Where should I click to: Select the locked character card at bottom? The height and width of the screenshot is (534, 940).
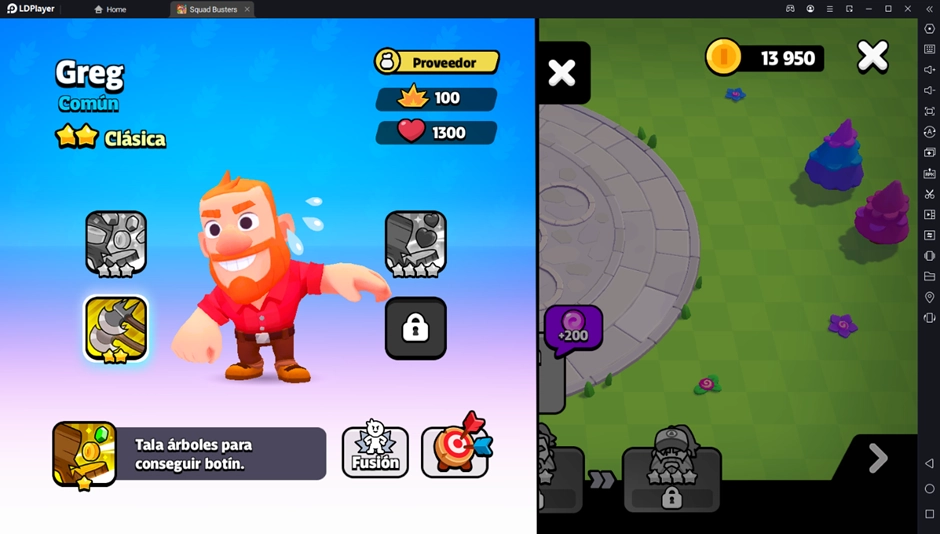(x=671, y=479)
